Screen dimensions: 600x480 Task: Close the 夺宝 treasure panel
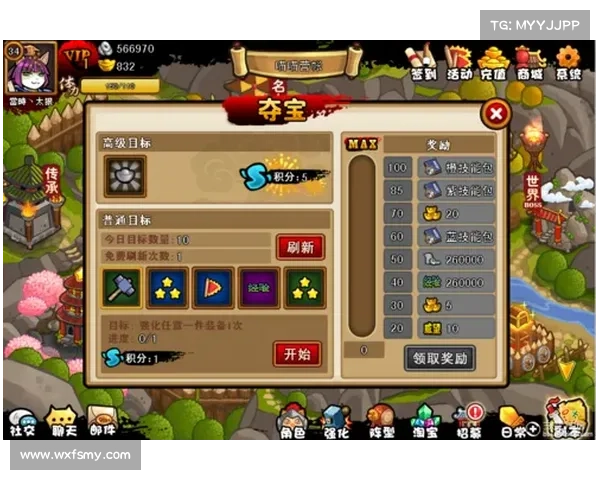pos(495,114)
